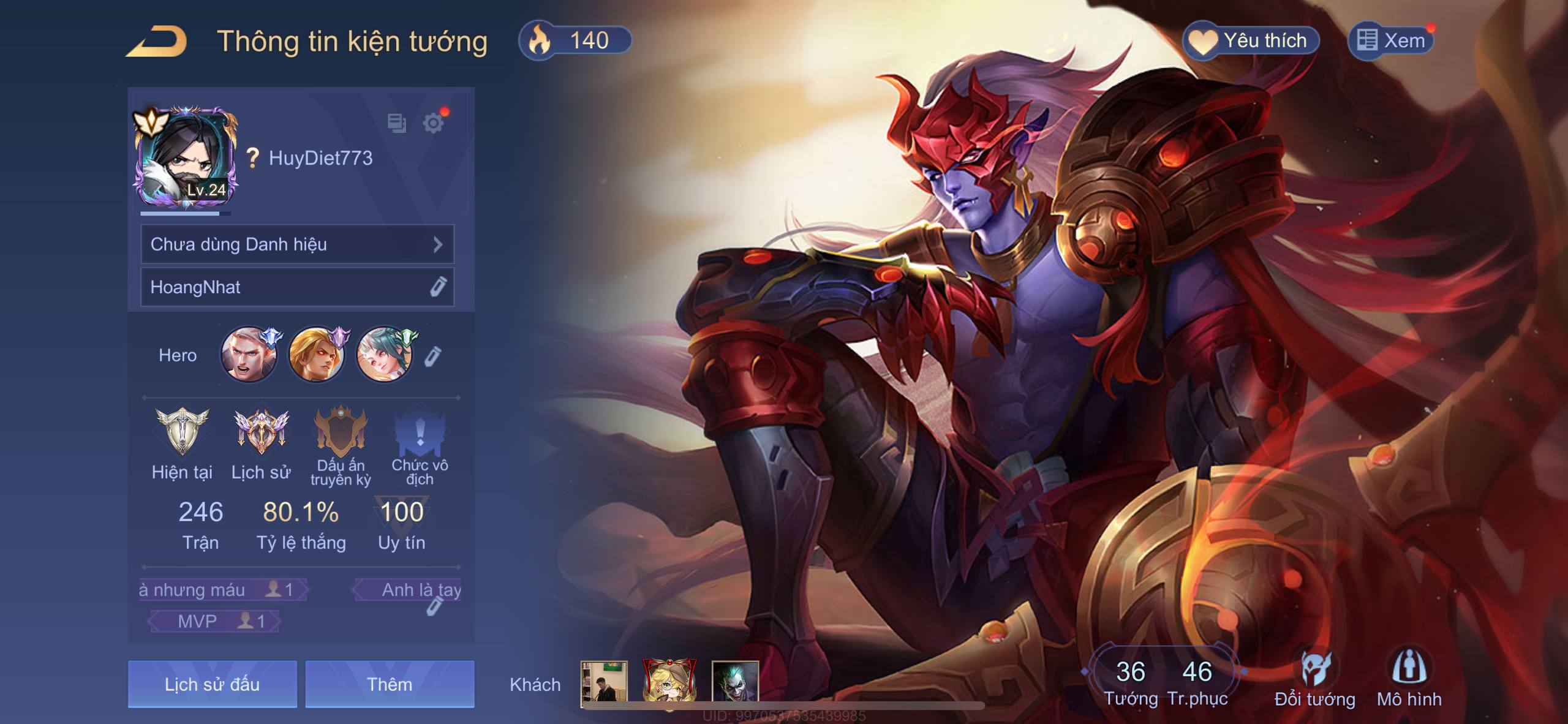Show the 36 Tướng hero collection
The image size is (1568, 724).
[x=1130, y=681]
